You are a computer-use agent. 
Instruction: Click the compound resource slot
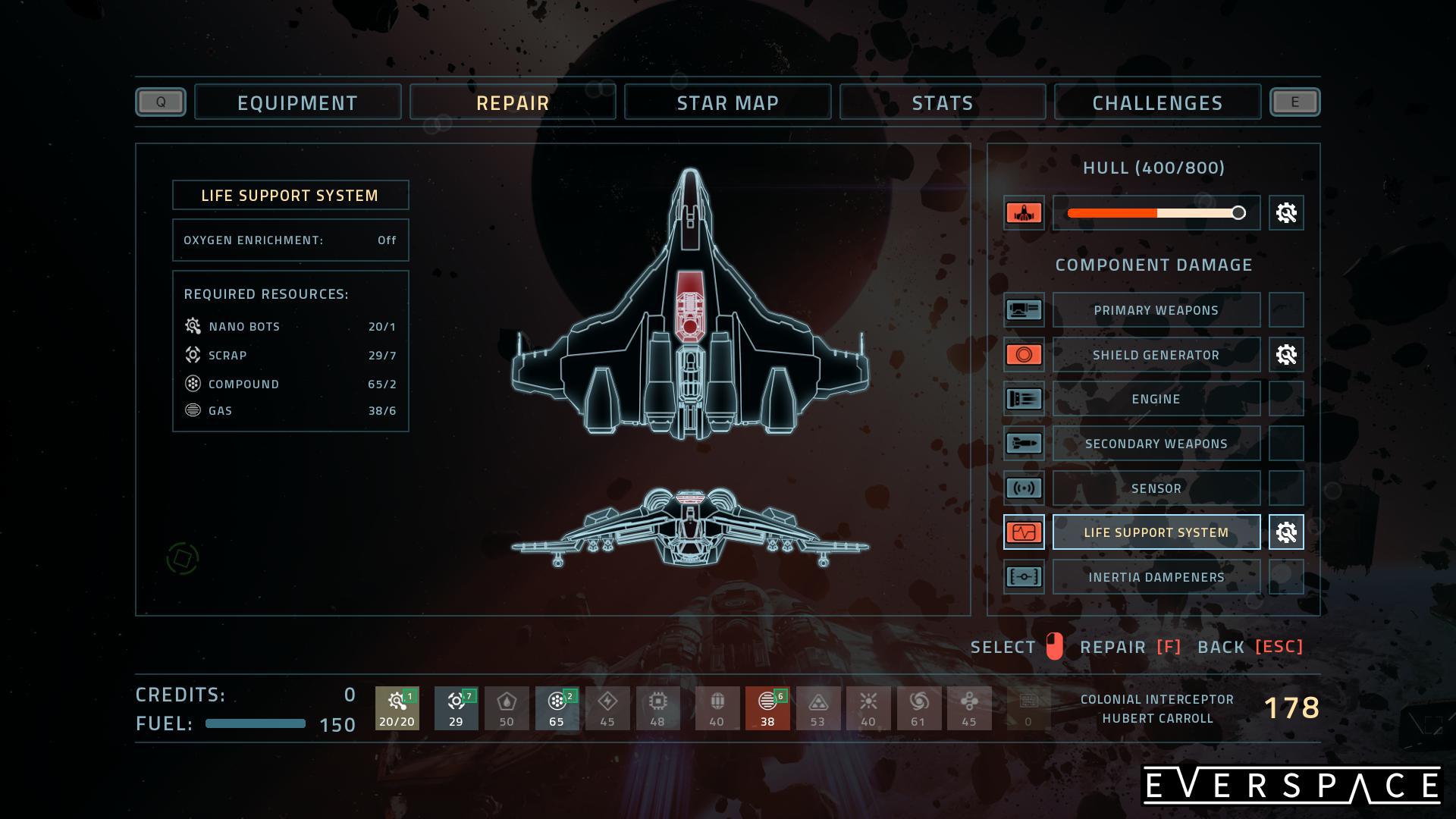point(557,708)
